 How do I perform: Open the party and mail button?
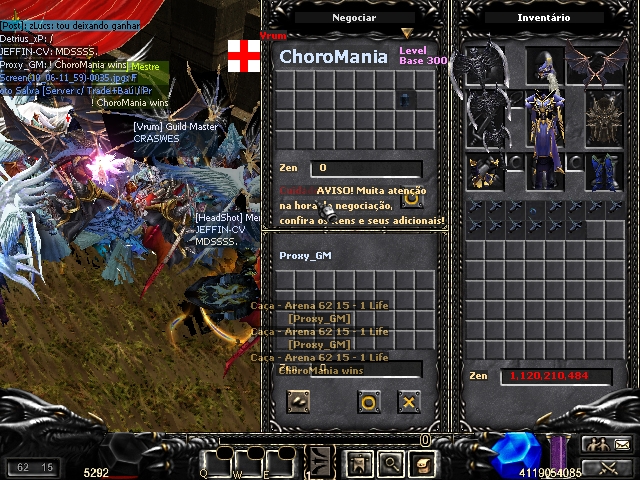click(608, 445)
